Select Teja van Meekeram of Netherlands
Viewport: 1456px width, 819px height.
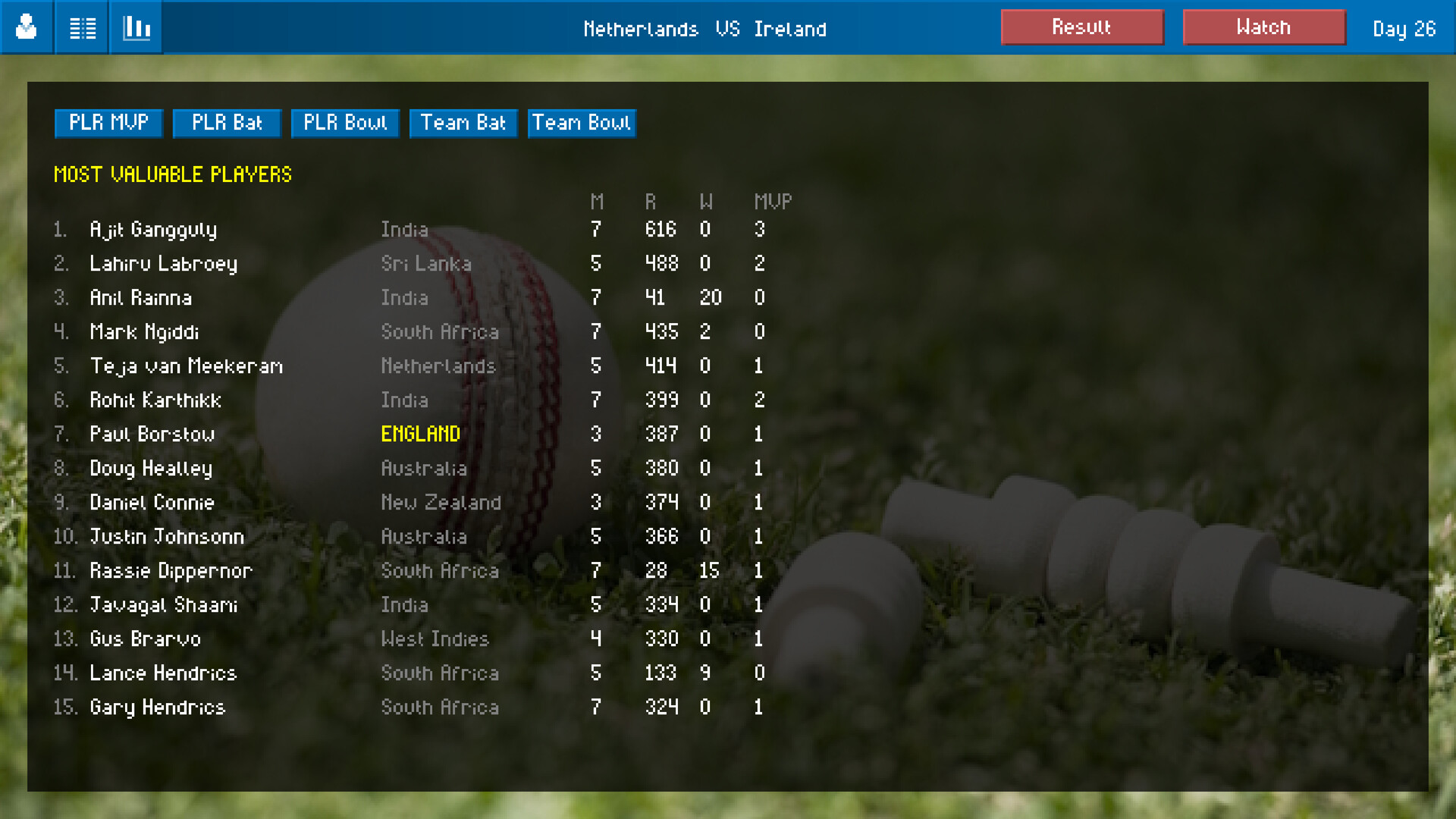tap(186, 366)
